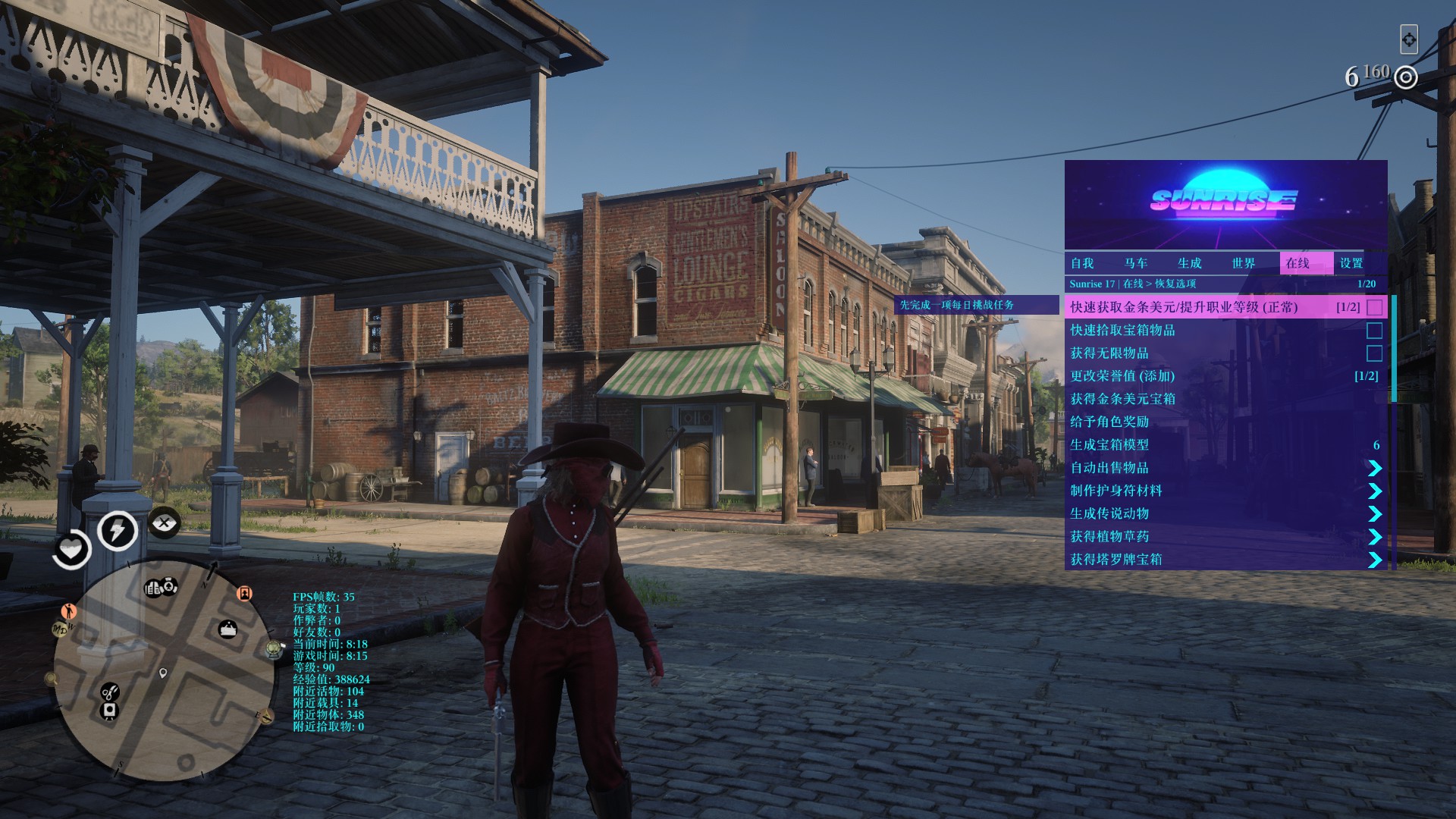Tick the 获得无限物品 checkbox
Viewport: 1456px width, 819px height.
tap(1374, 353)
